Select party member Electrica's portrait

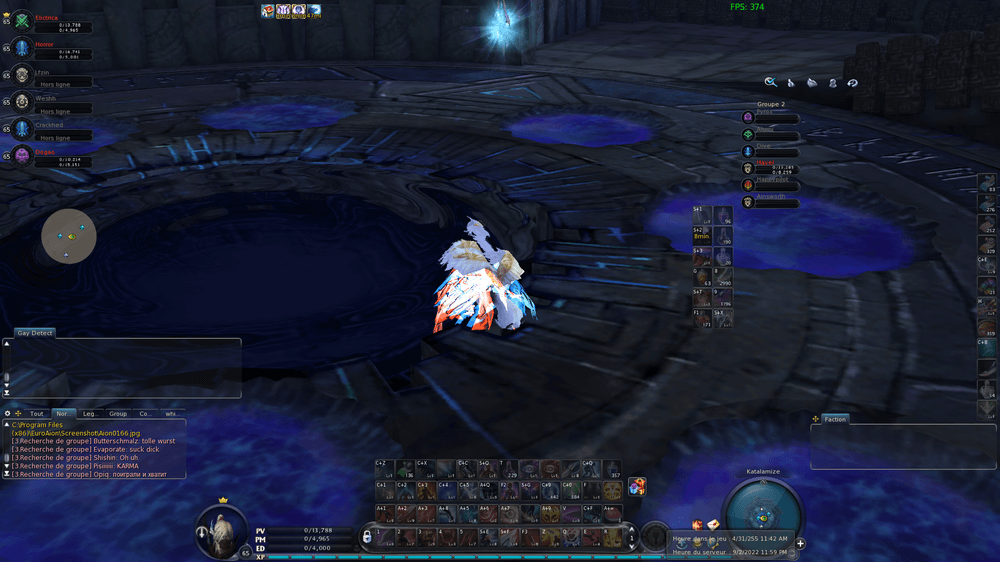22,21
